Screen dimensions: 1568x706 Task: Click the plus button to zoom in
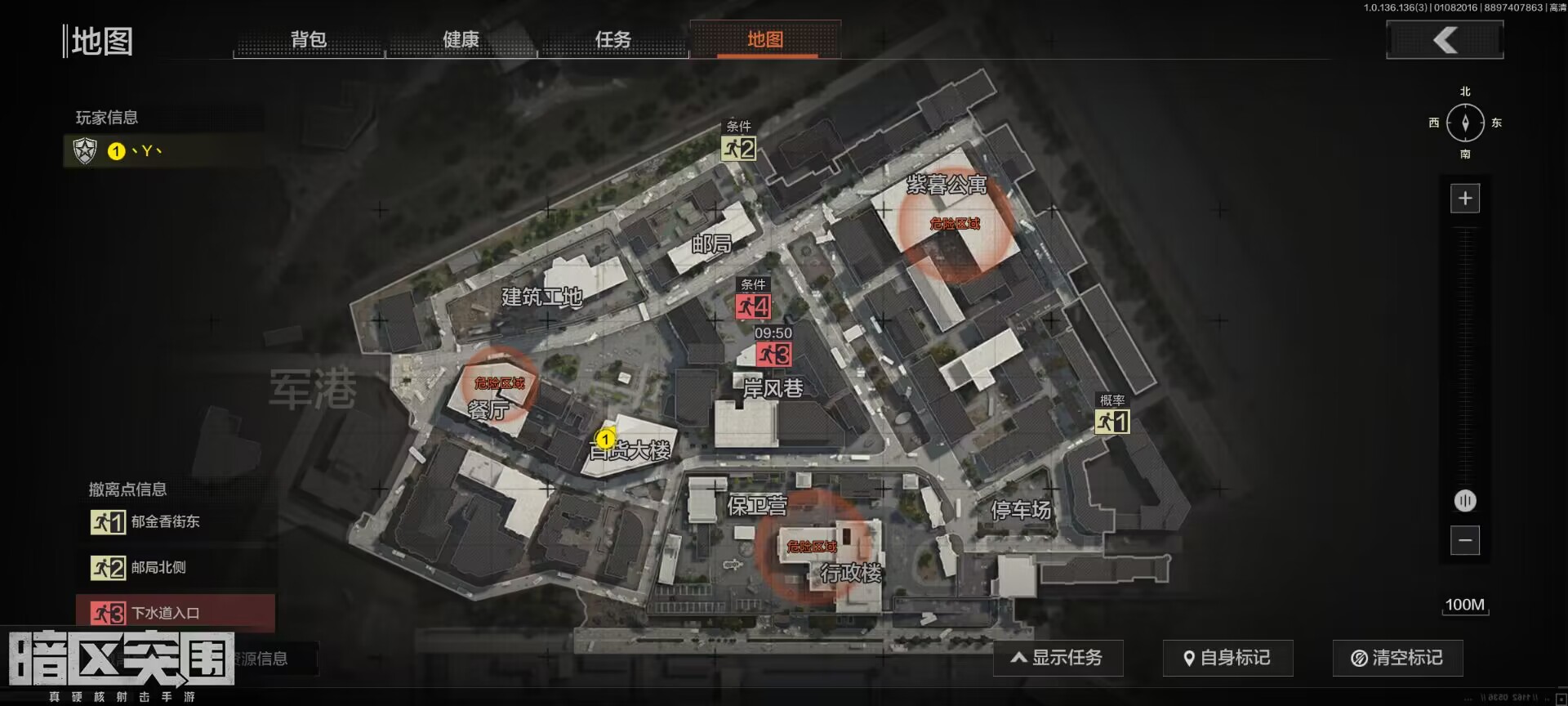pos(1465,198)
